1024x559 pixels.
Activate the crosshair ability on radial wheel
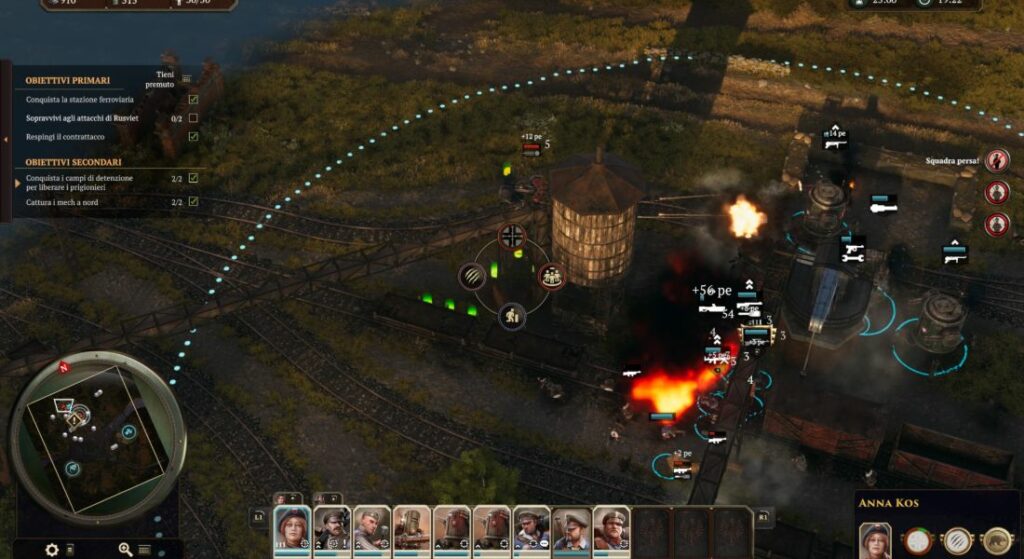(x=512, y=237)
